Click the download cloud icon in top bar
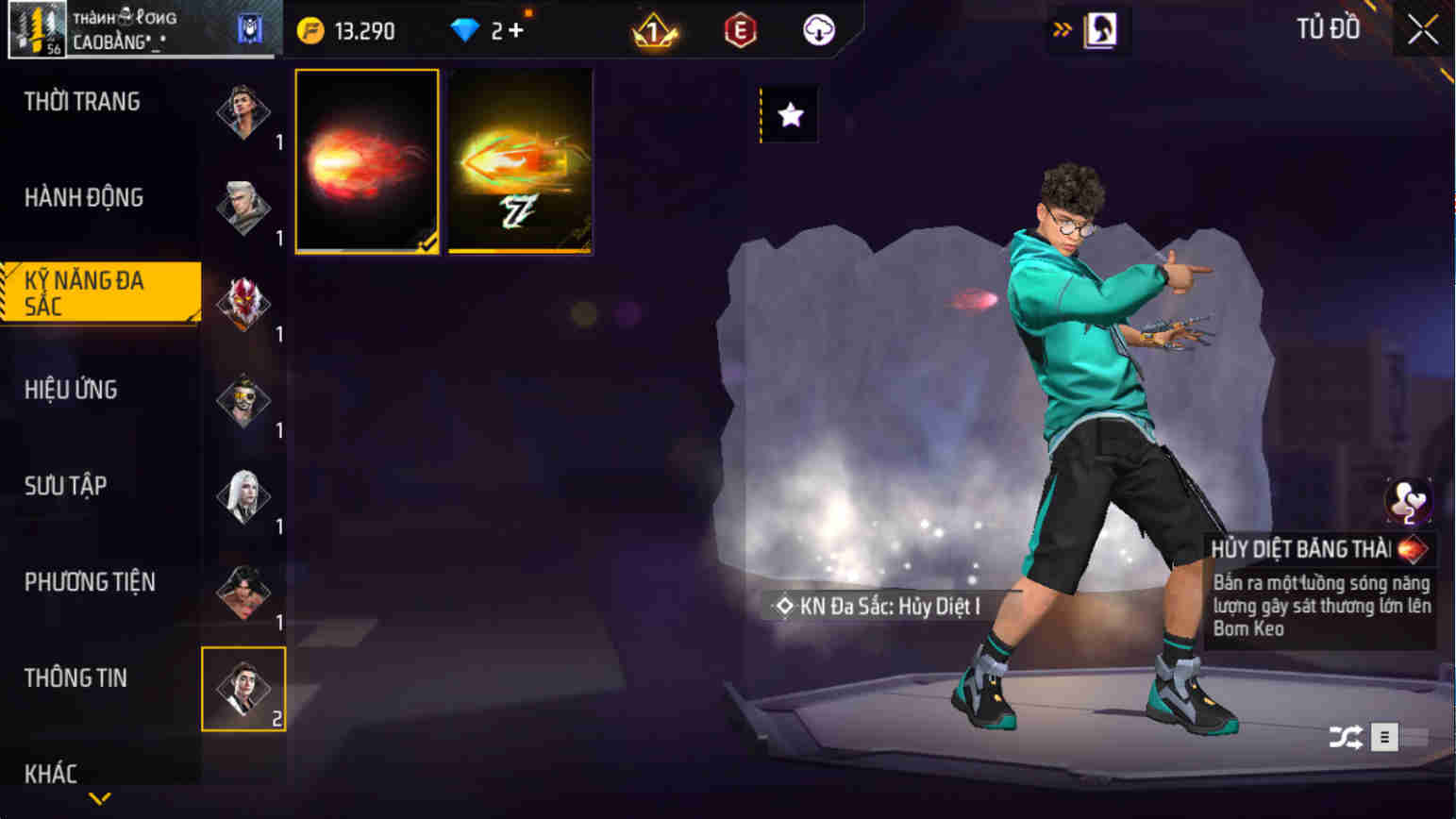Screen dimensions: 1456x819 [815, 29]
